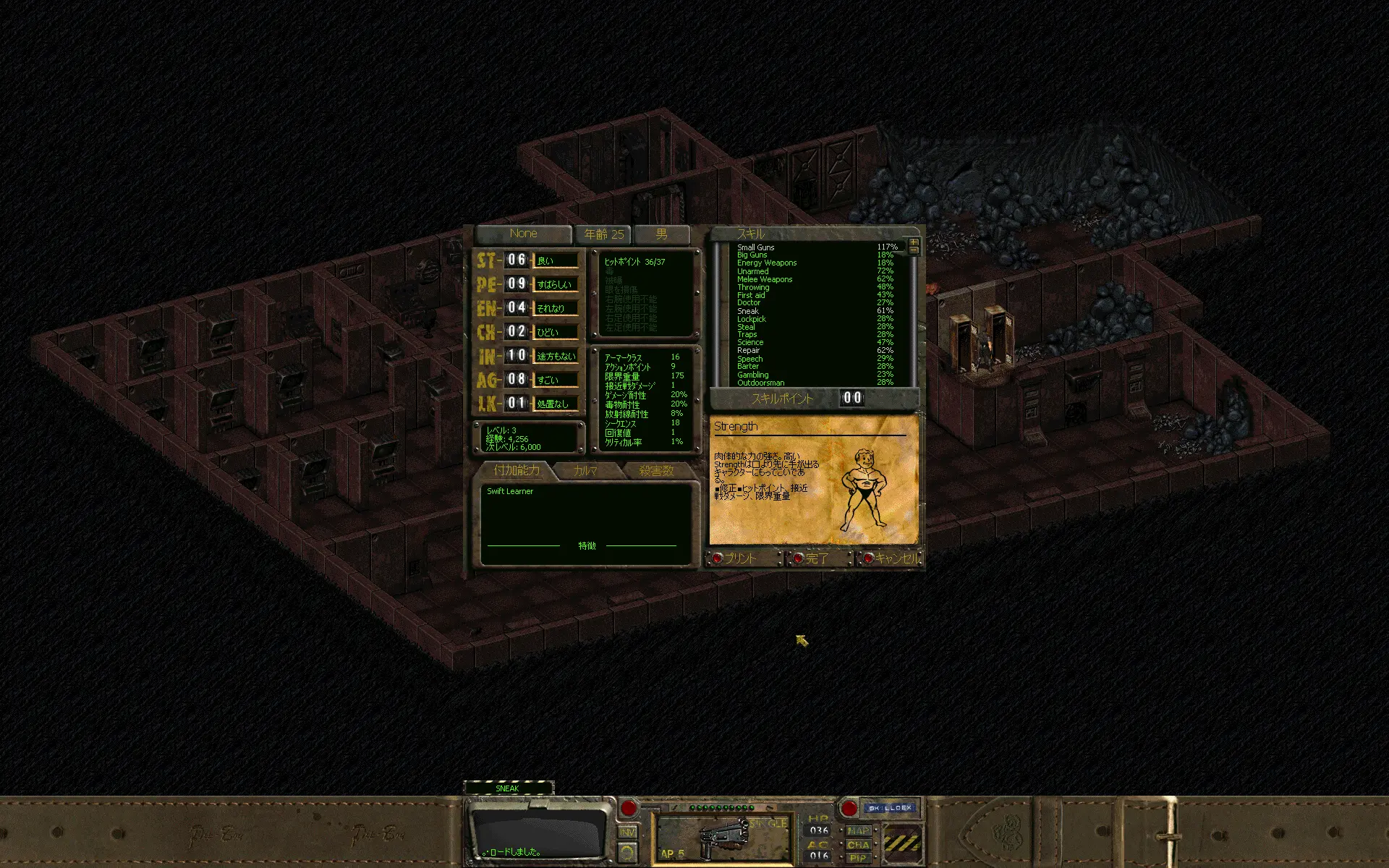Select the Outdoorsman skill row
Image resolution: width=1389 pixels, height=868 pixels.
point(760,383)
